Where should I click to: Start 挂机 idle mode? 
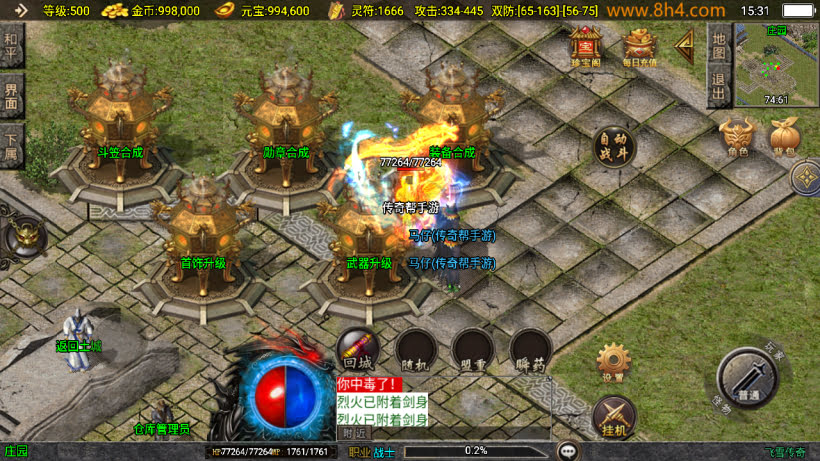[x=614, y=416]
